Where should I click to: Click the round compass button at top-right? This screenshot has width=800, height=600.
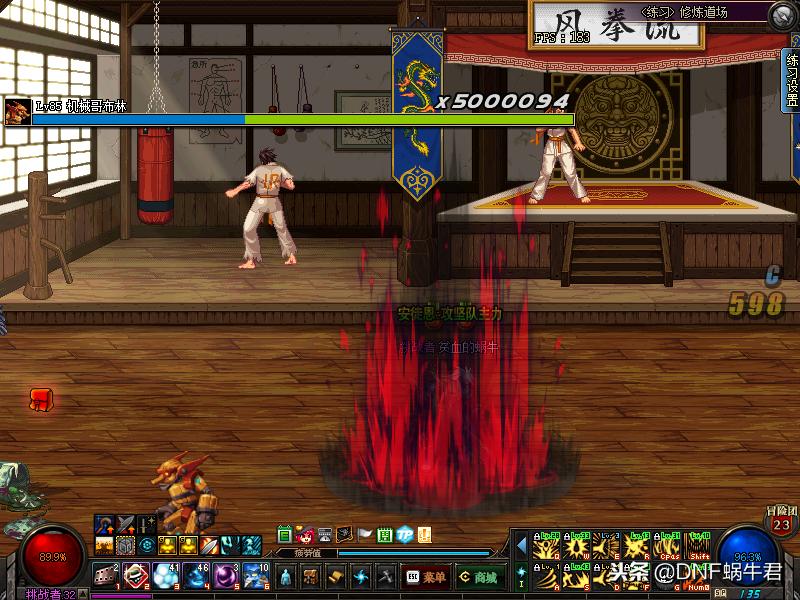click(x=783, y=15)
